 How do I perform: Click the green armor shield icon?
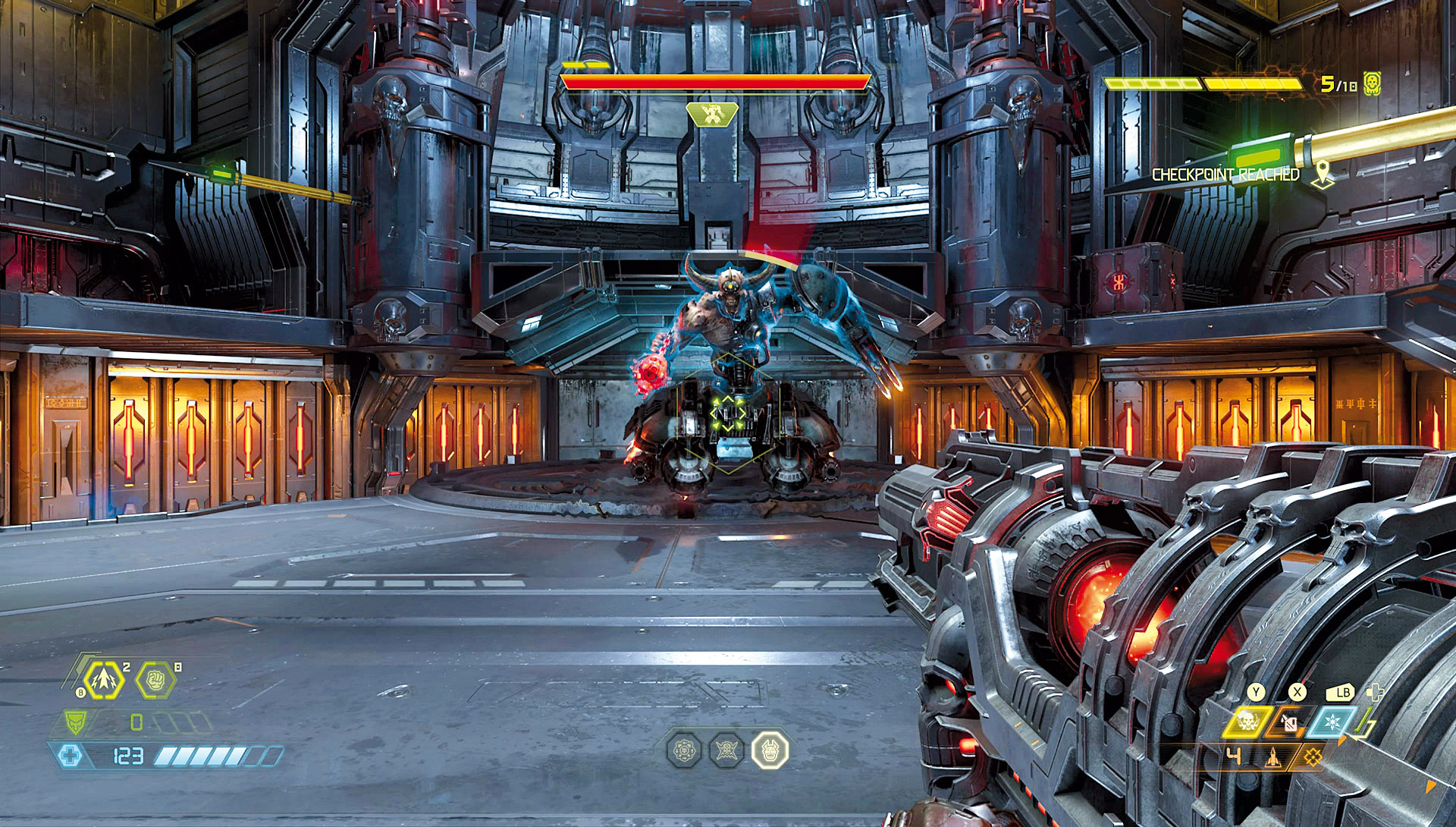point(75,722)
